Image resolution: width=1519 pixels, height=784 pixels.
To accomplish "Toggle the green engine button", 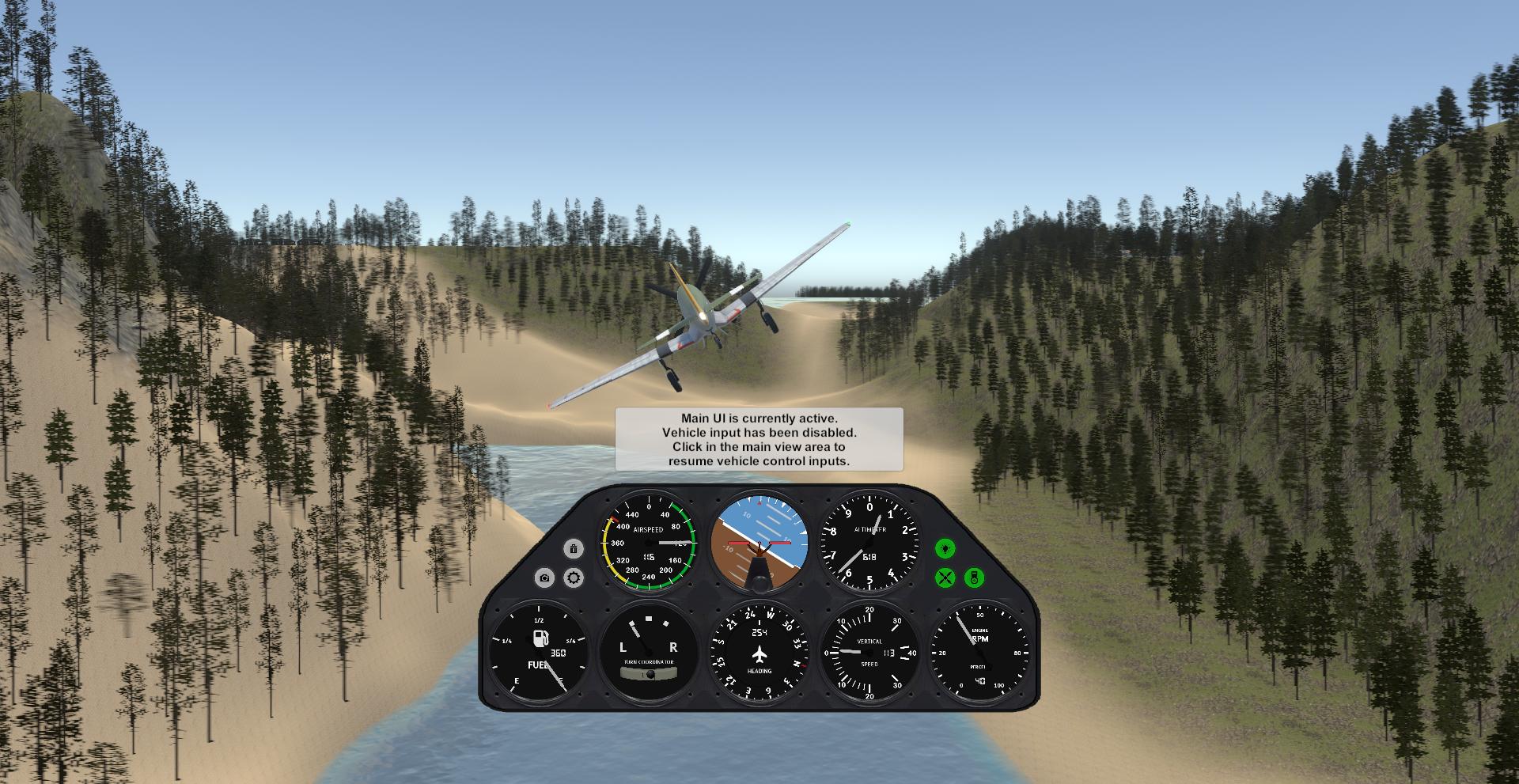I will pyautogui.click(x=975, y=578).
